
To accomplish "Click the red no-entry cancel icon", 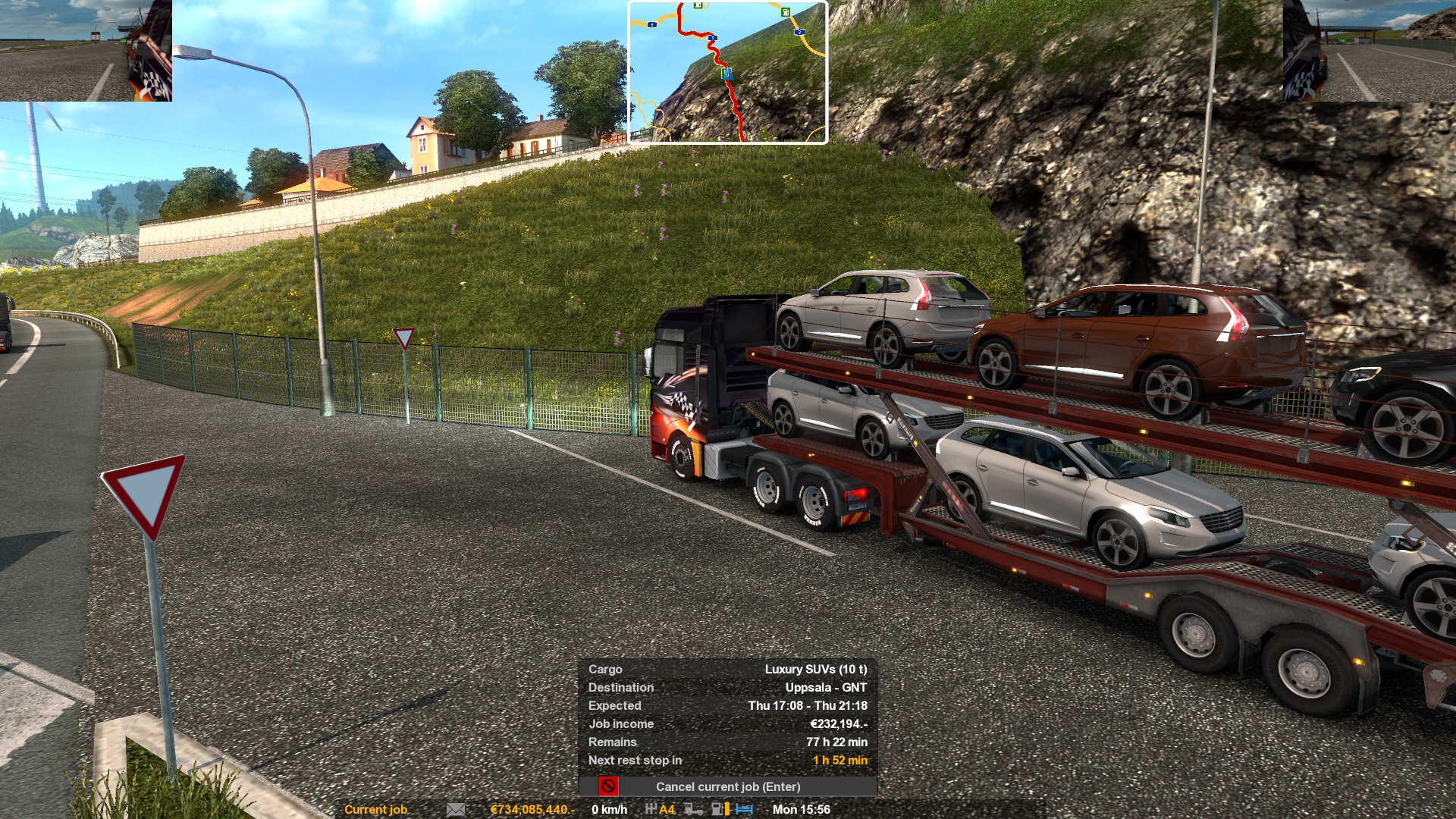I will click(608, 786).
